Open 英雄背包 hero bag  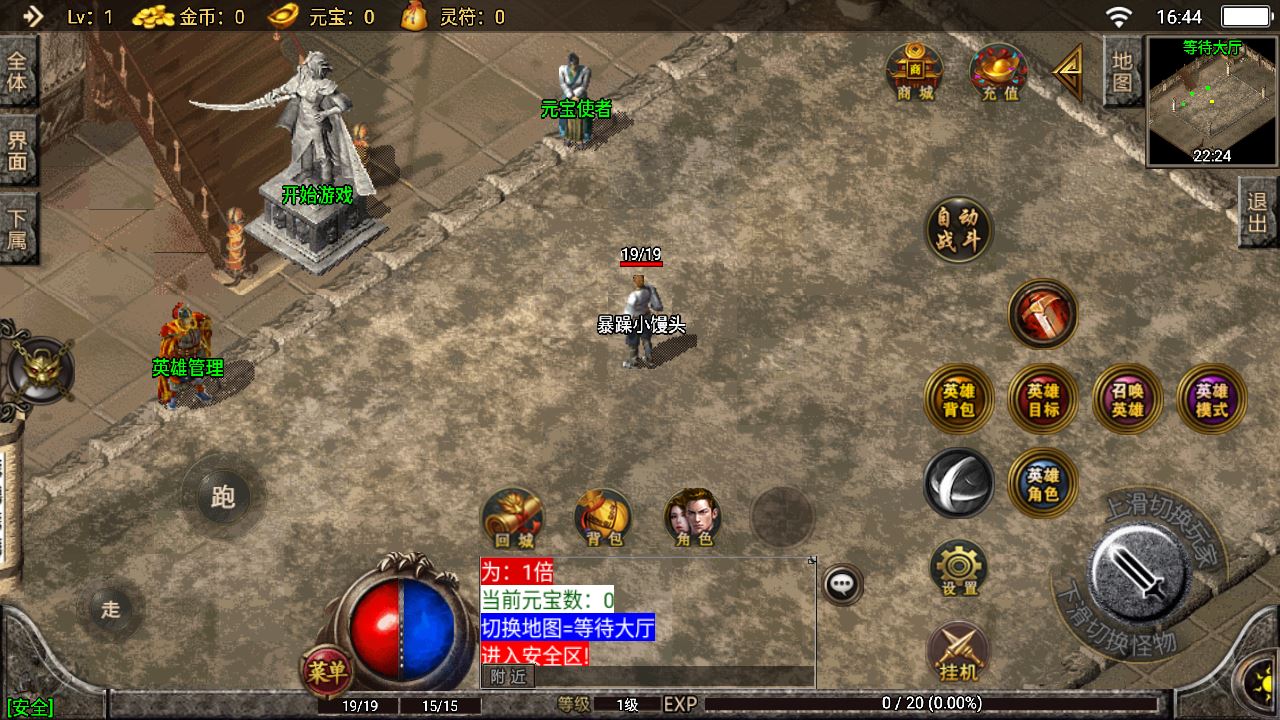click(x=959, y=398)
